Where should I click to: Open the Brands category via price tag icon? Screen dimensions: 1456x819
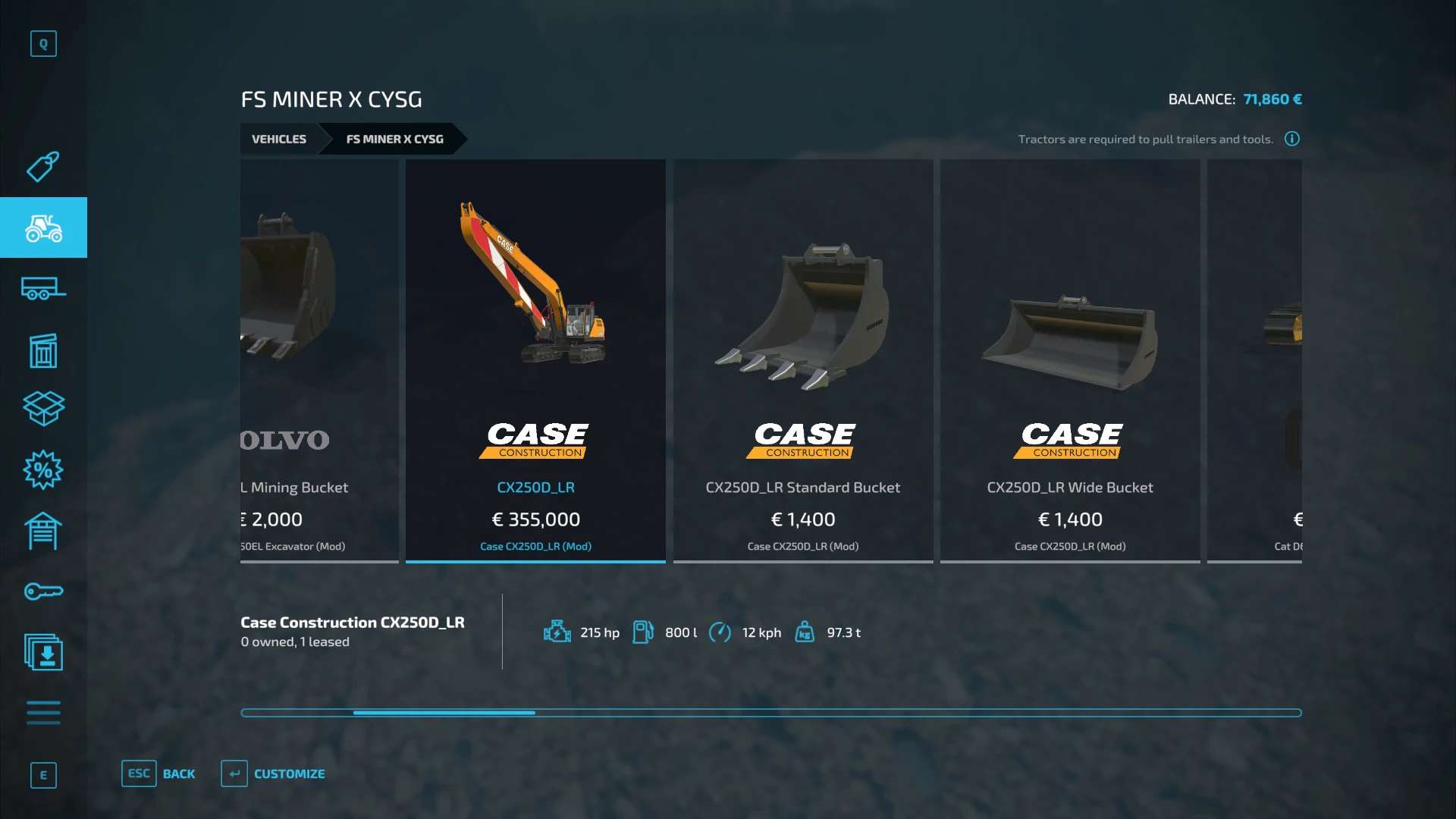click(43, 167)
